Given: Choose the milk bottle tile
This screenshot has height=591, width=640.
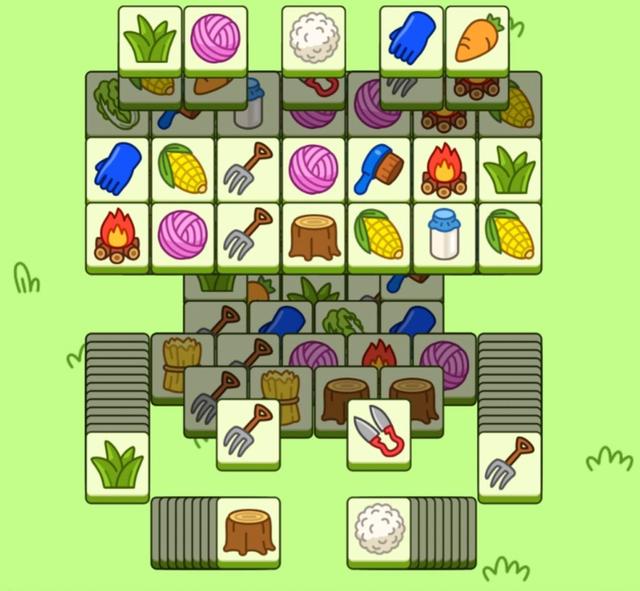Looking at the screenshot, I should pos(444,234).
